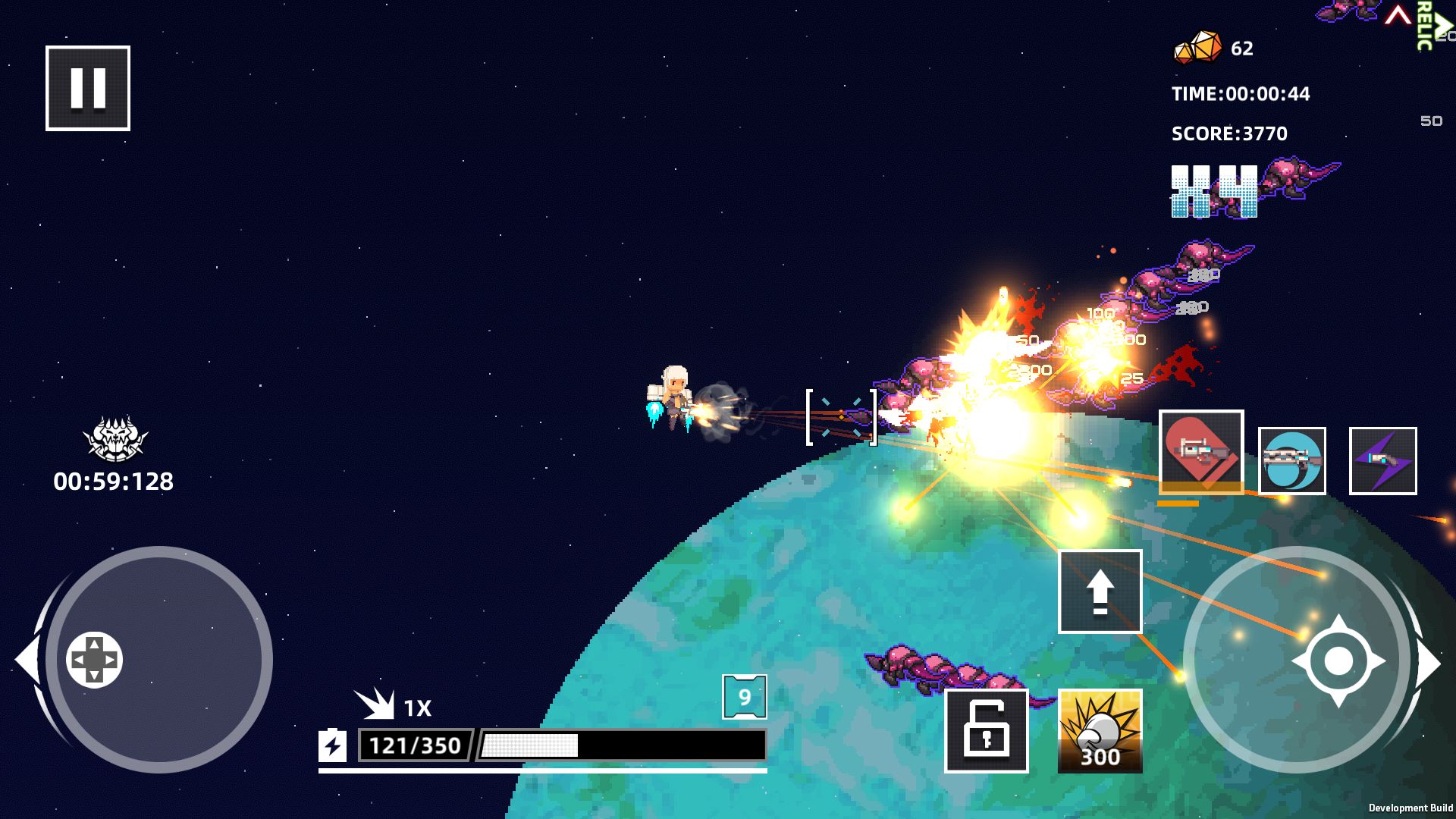The height and width of the screenshot is (819, 1456).
Task: Tap the movement joystick D-pad
Action: pyautogui.click(x=94, y=660)
